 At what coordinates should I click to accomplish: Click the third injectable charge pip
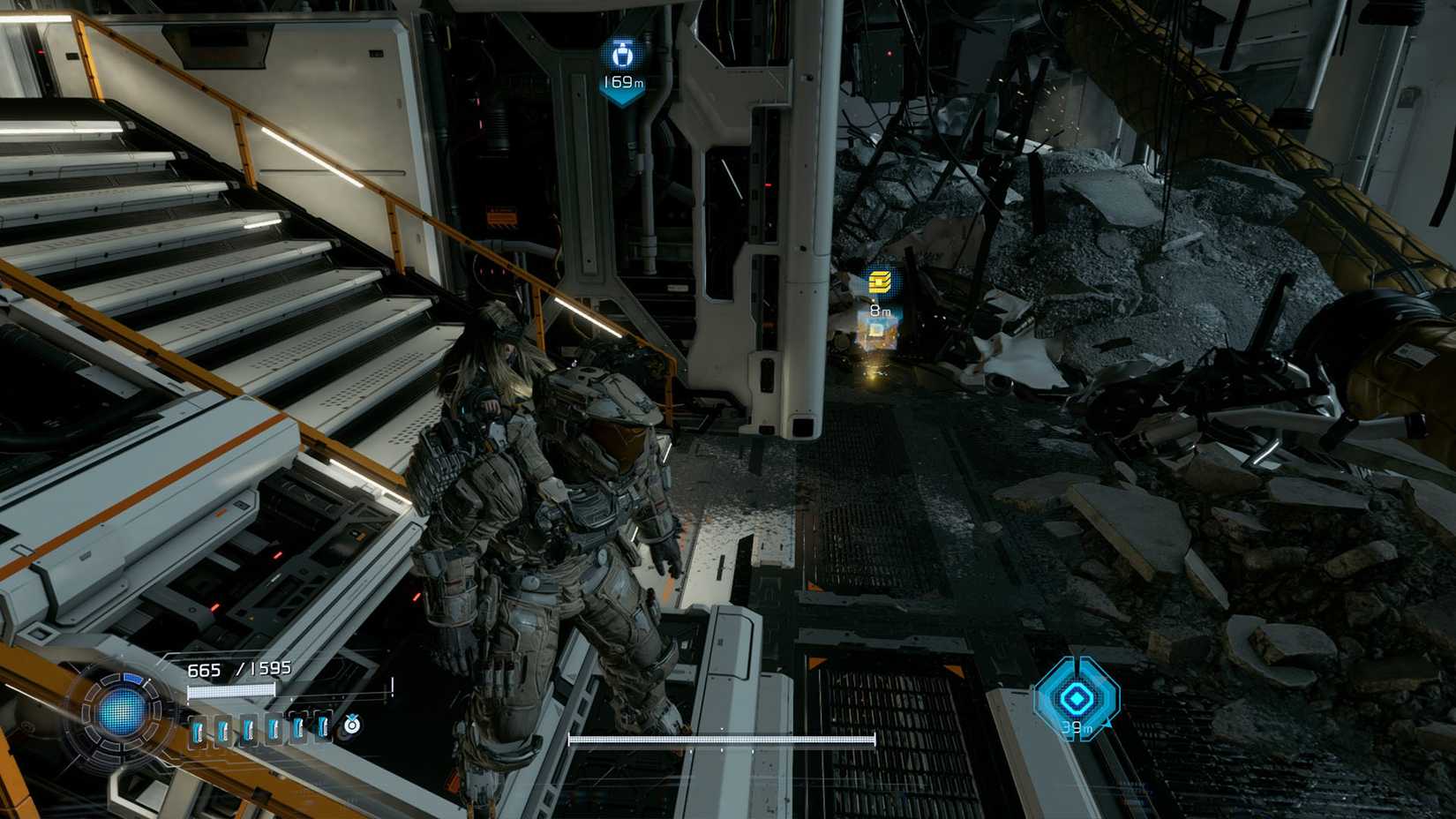tap(248, 729)
